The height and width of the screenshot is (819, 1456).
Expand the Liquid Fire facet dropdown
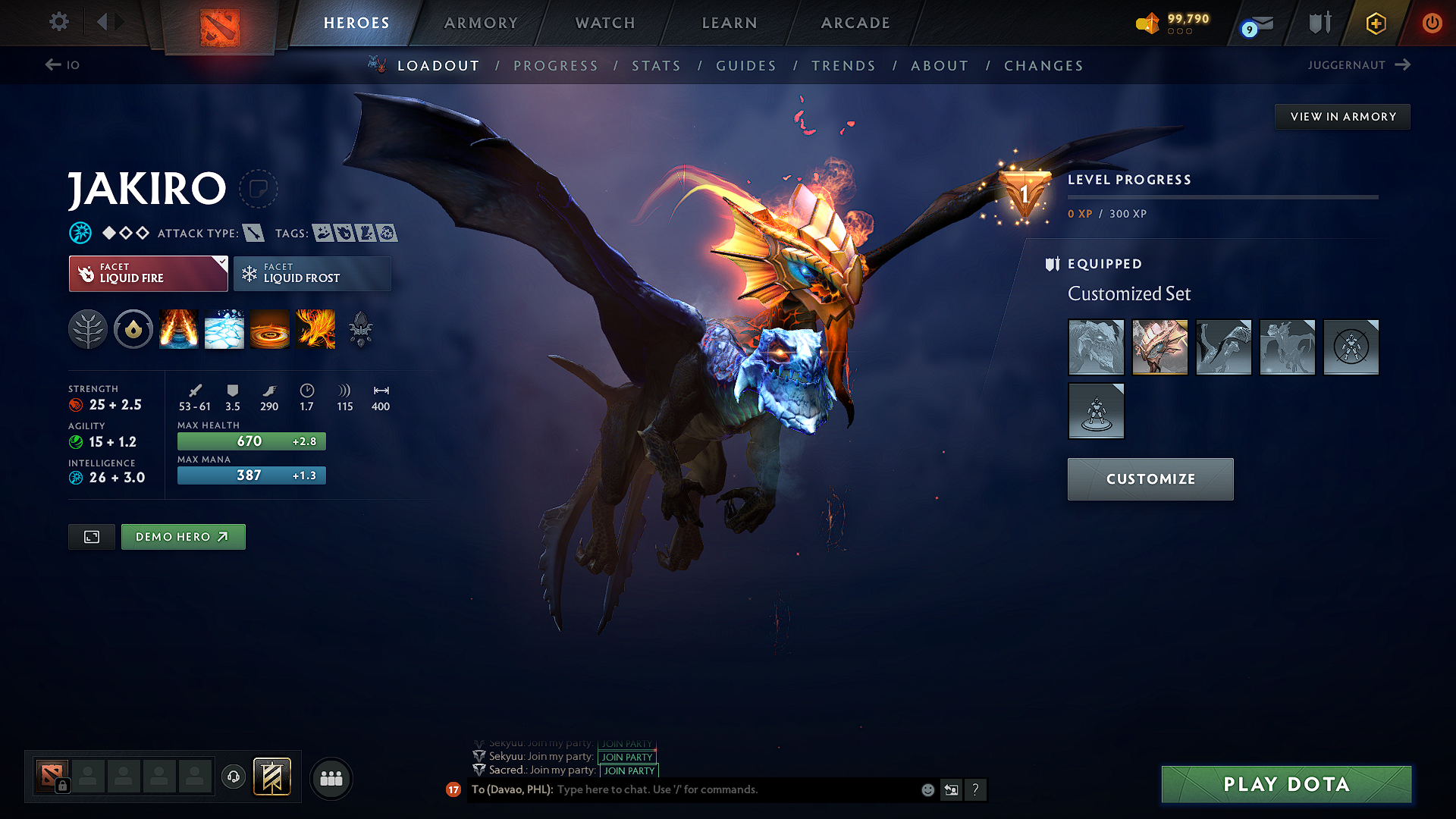(221, 263)
